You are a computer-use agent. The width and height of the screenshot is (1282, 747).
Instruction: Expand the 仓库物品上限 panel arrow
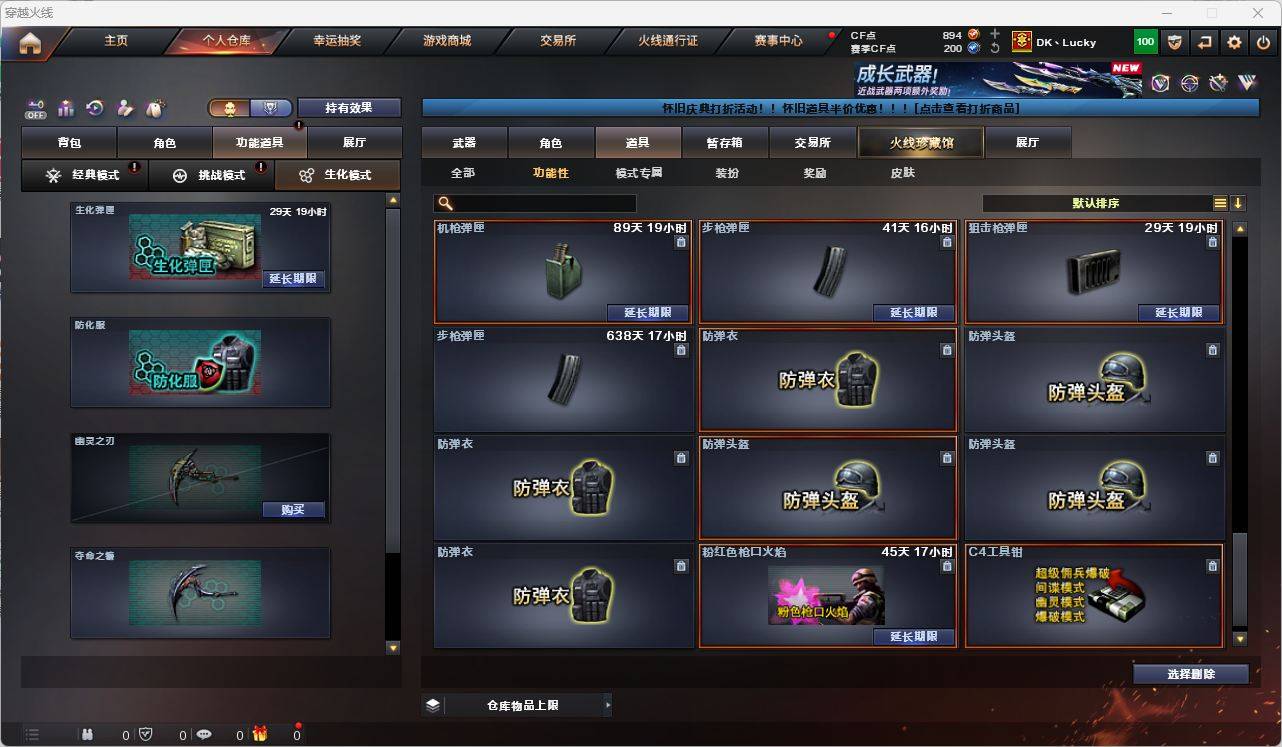coord(608,704)
